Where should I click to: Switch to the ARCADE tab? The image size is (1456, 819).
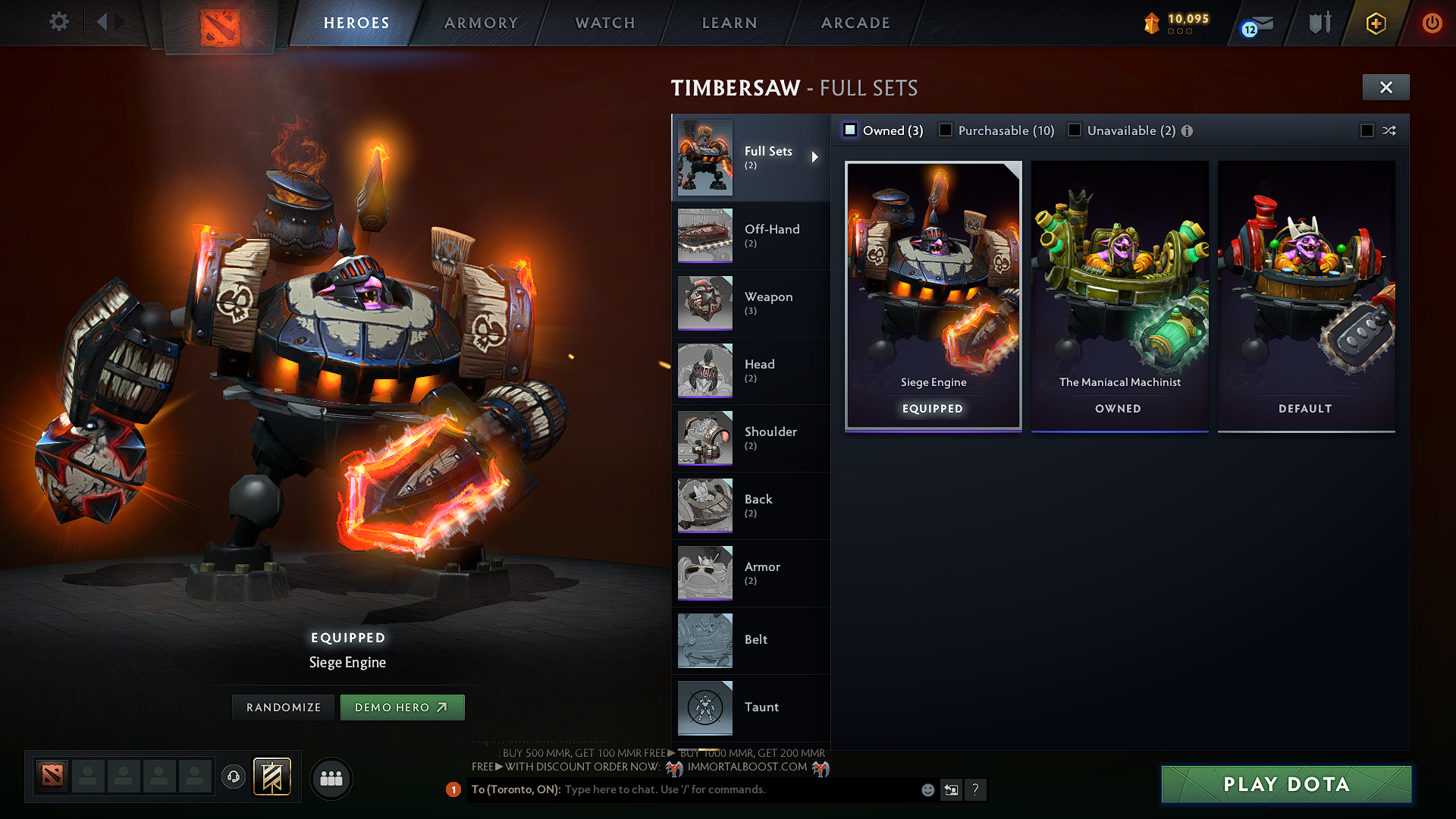[x=855, y=23]
